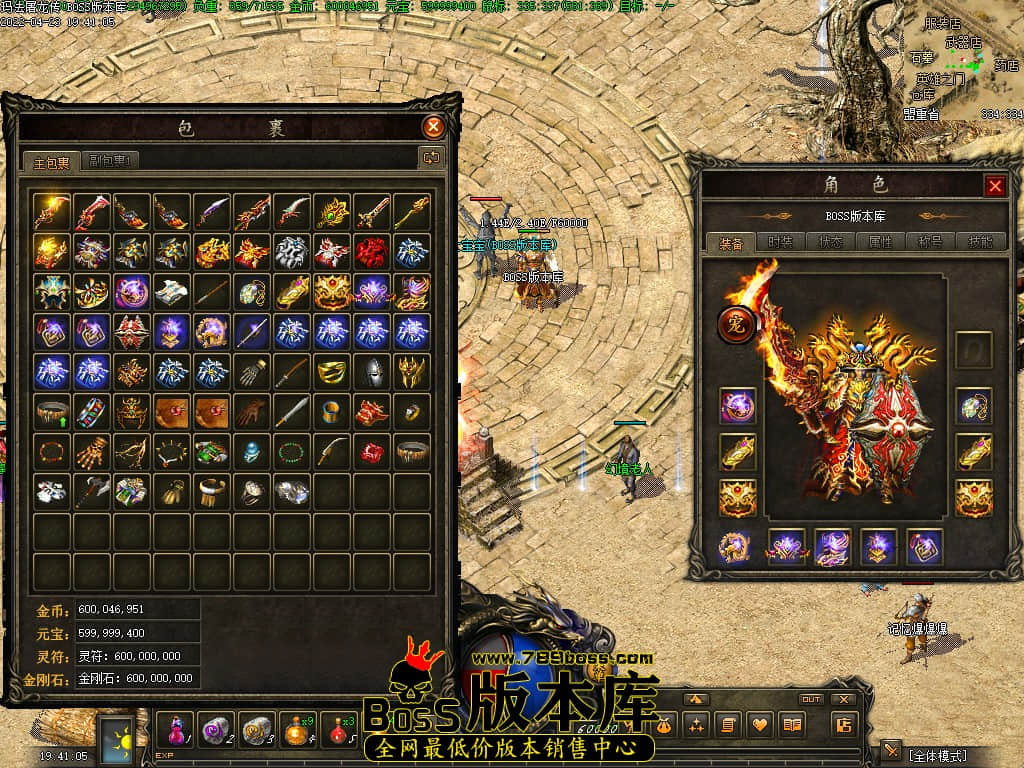Image resolution: width=1024 pixels, height=768 pixels.
Task: Open the book icon on the bottom bar
Action: 793,725
